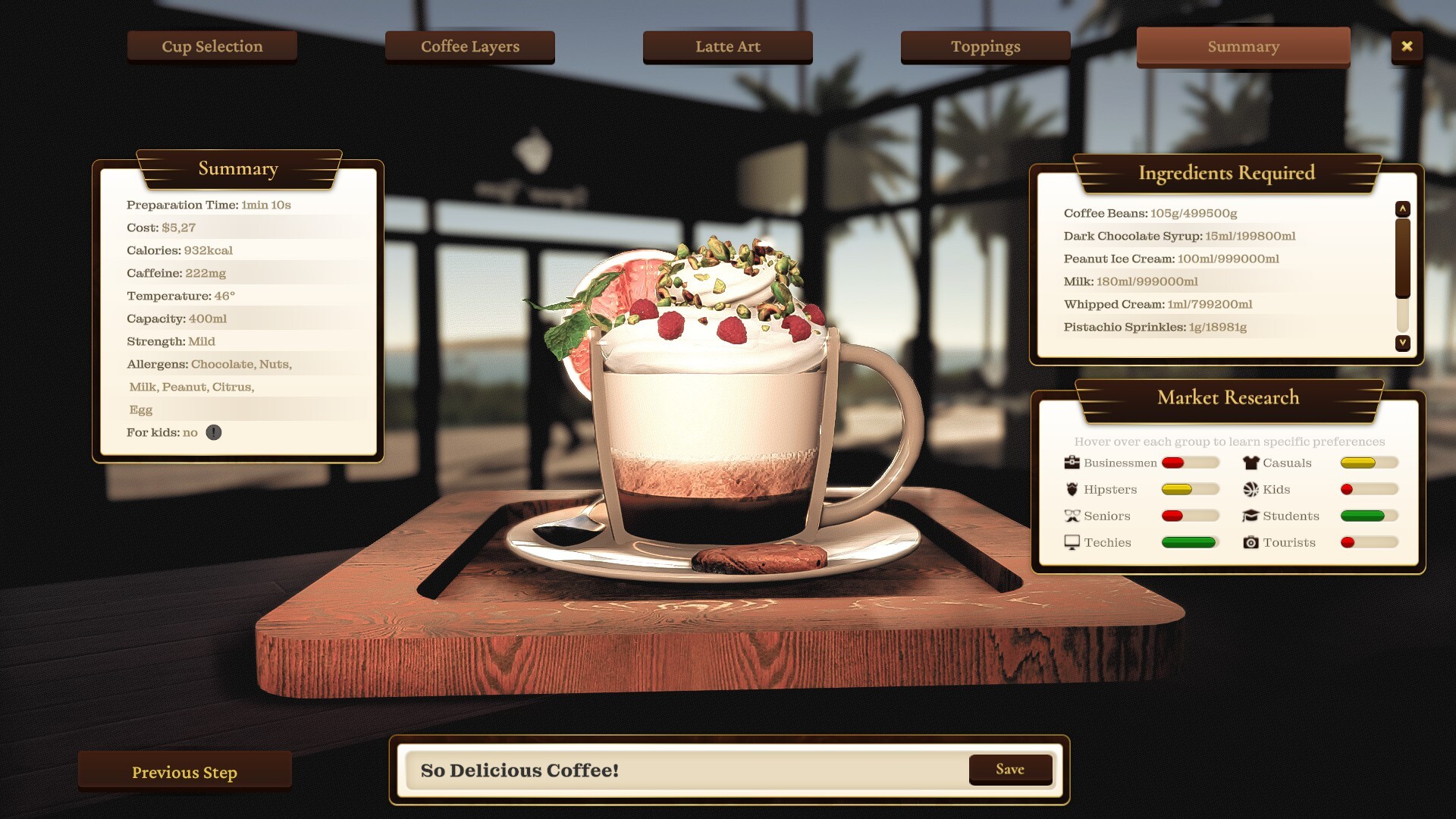1456x819 pixels.
Task: Select the Seniors glasses-and-mustache icon
Action: tap(1071, 516)
